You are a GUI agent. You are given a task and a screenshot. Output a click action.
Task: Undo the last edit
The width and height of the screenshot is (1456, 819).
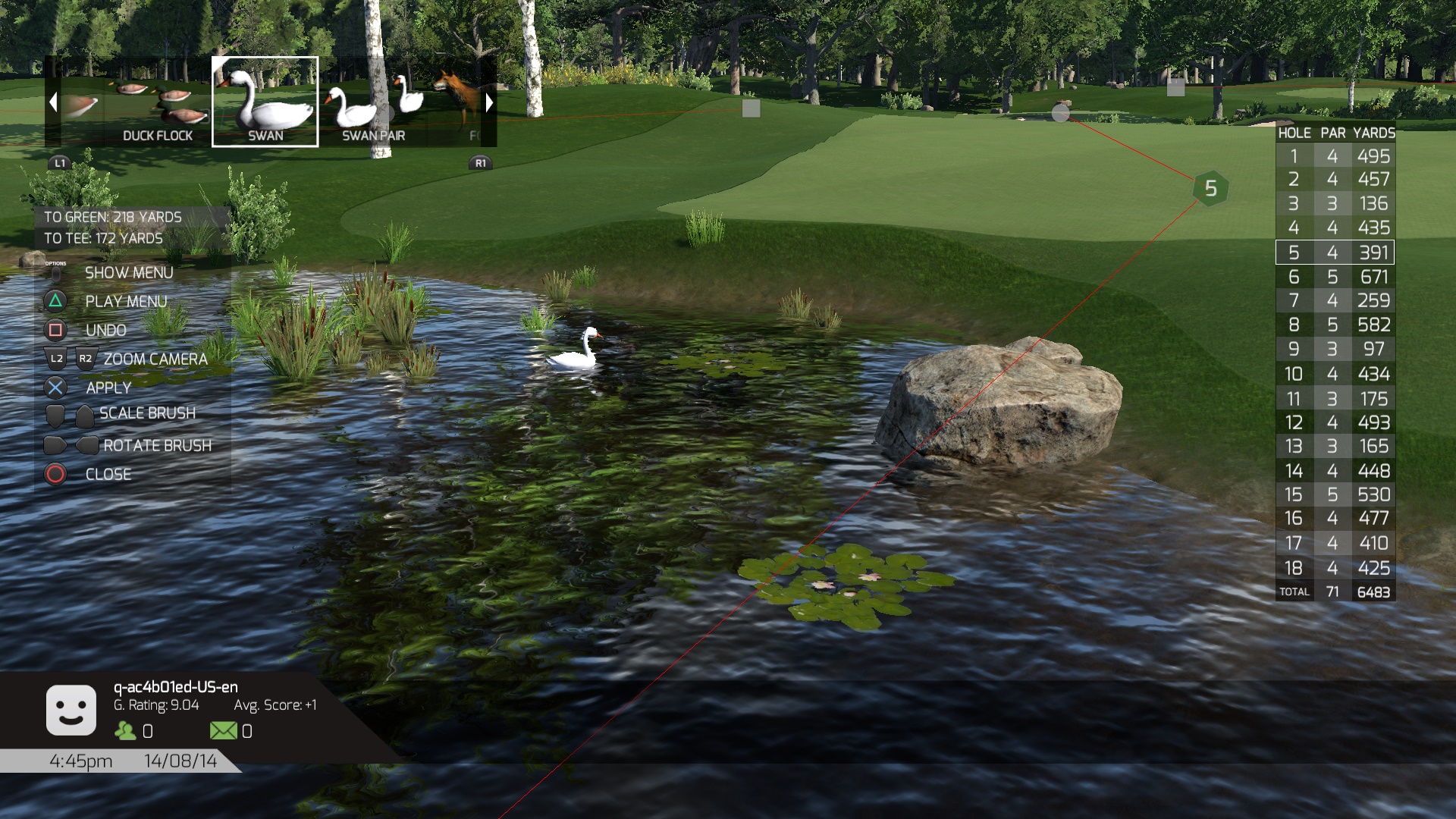coord(105,331)
